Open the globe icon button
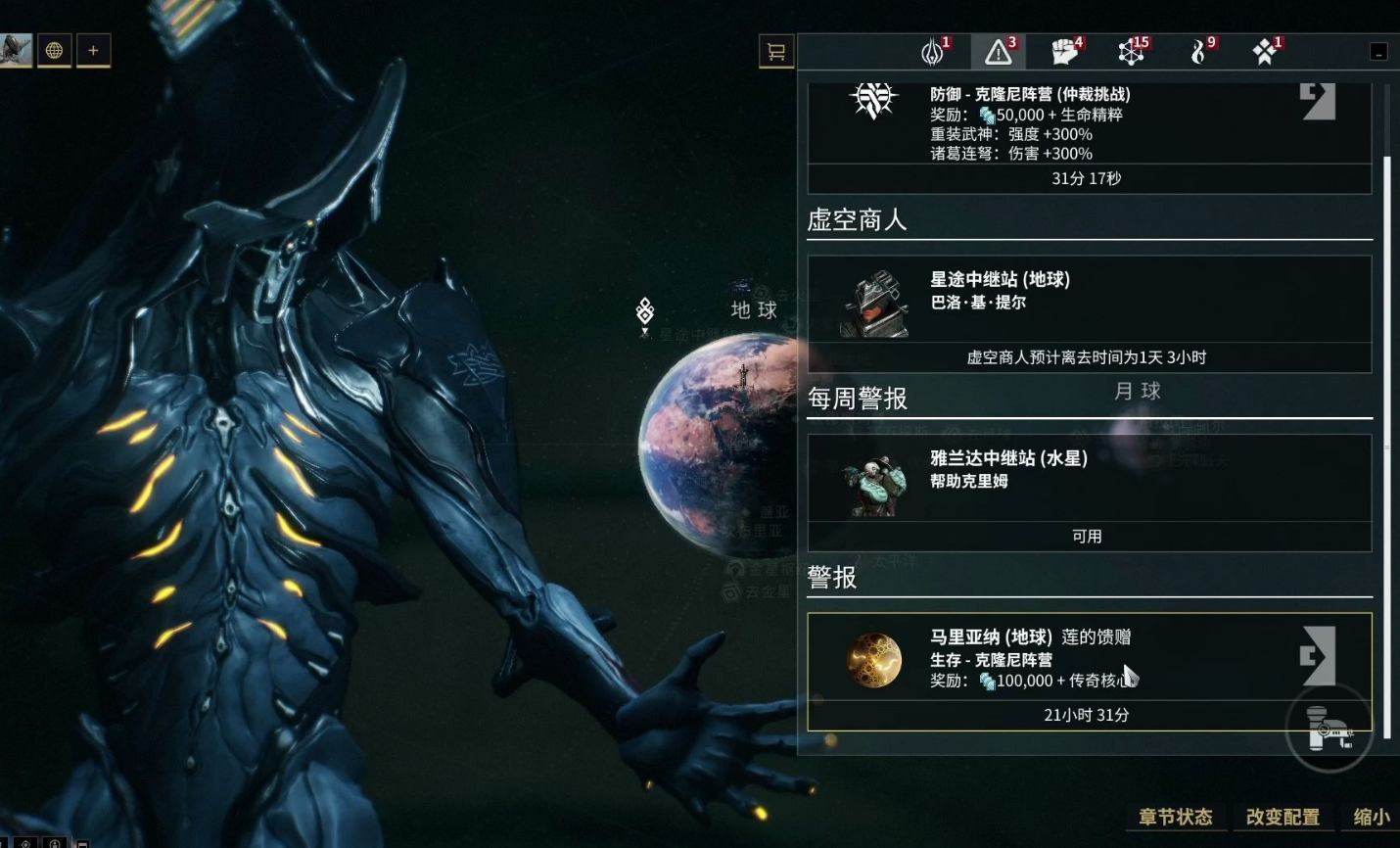 (x=55, y=50)
